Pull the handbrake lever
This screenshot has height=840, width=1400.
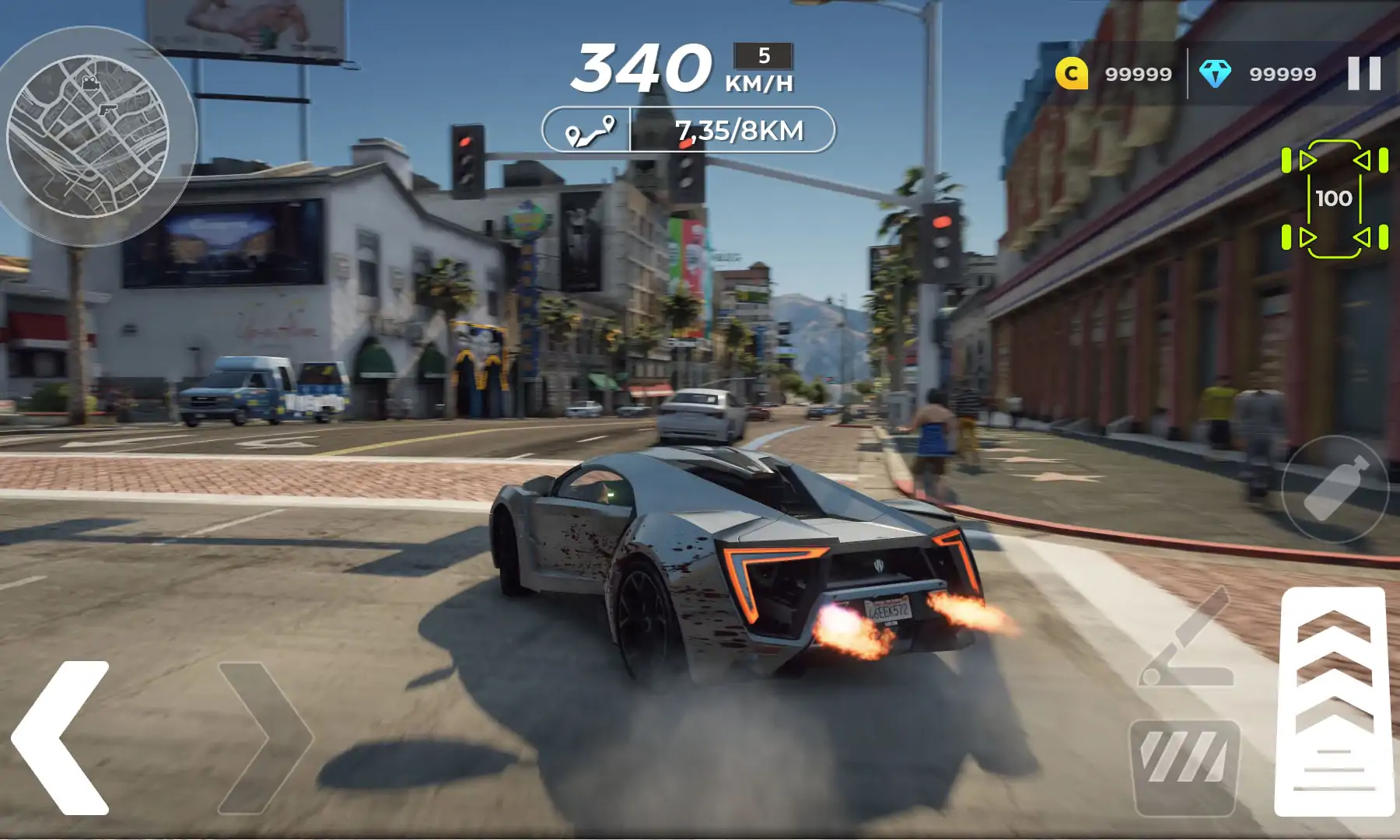tap(1188, 639)
